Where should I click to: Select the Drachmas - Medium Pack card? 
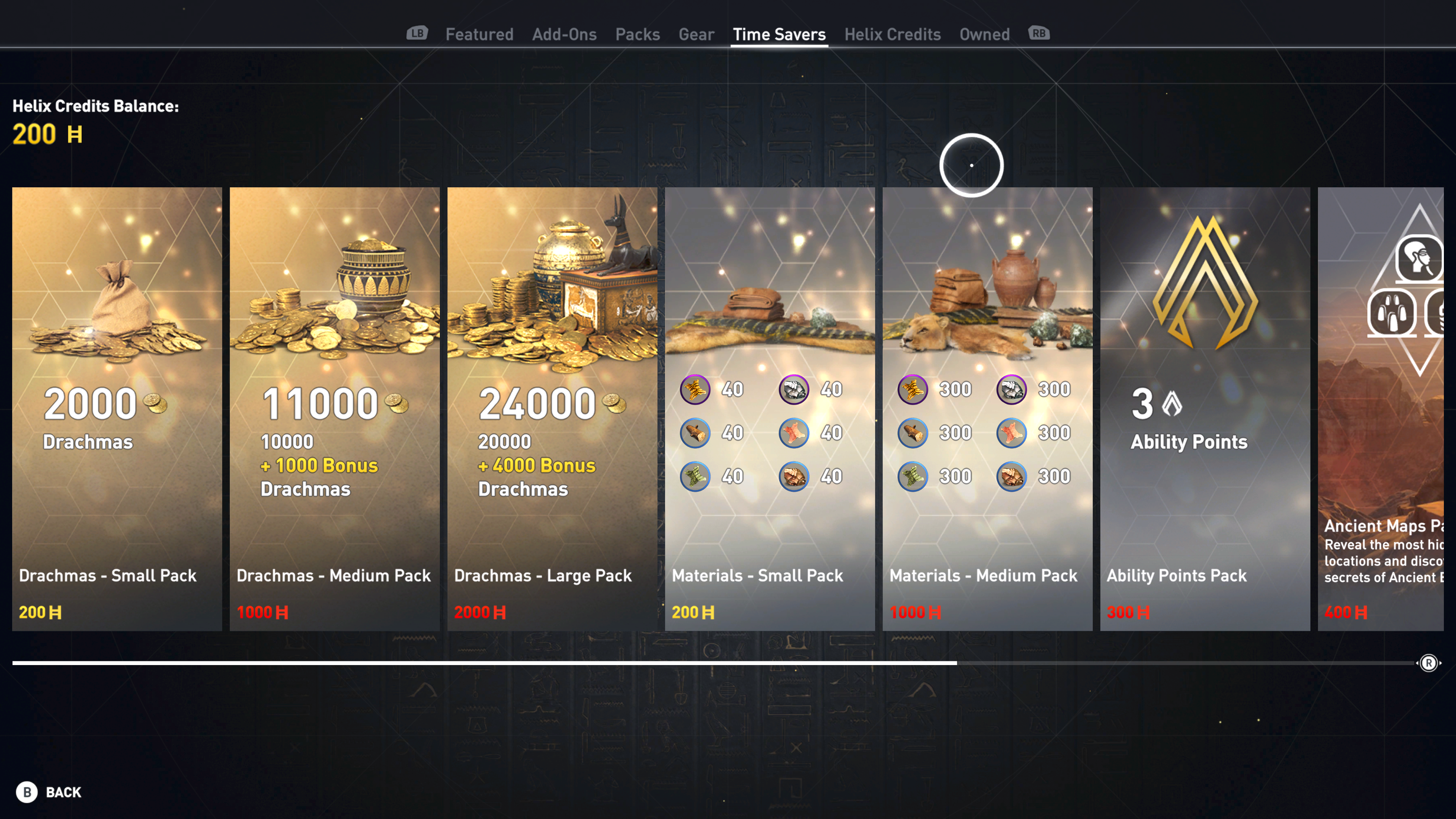pyautogui.click(x=334, y=409)
